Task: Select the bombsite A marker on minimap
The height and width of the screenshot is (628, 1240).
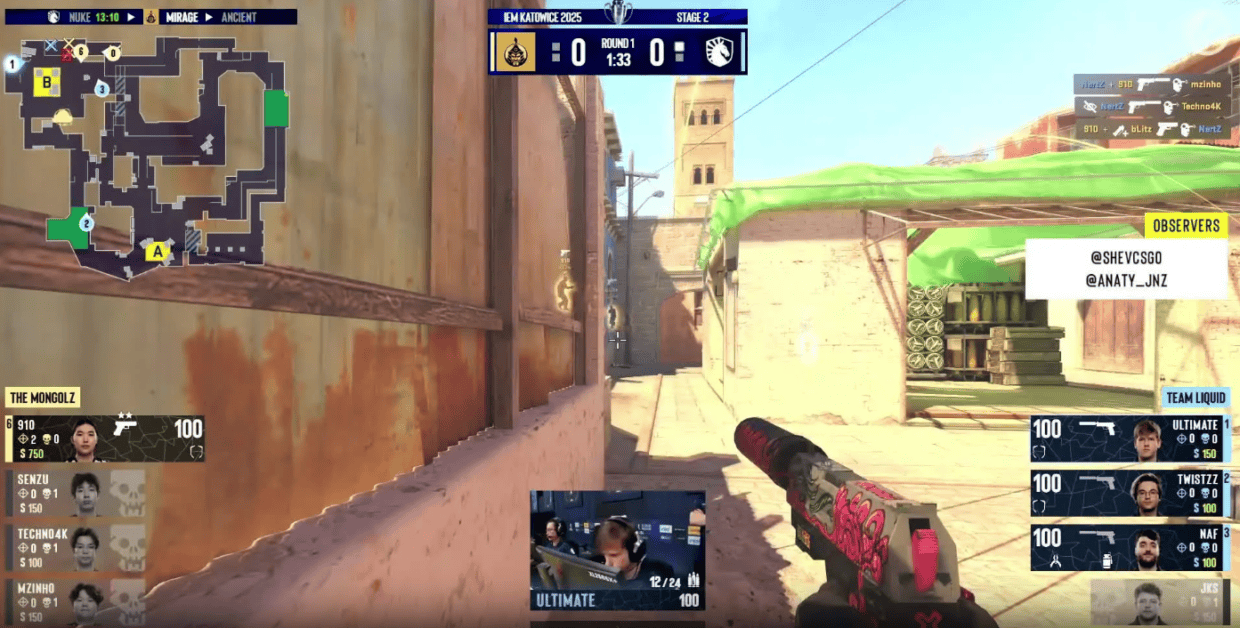Action: pos(156,252)
